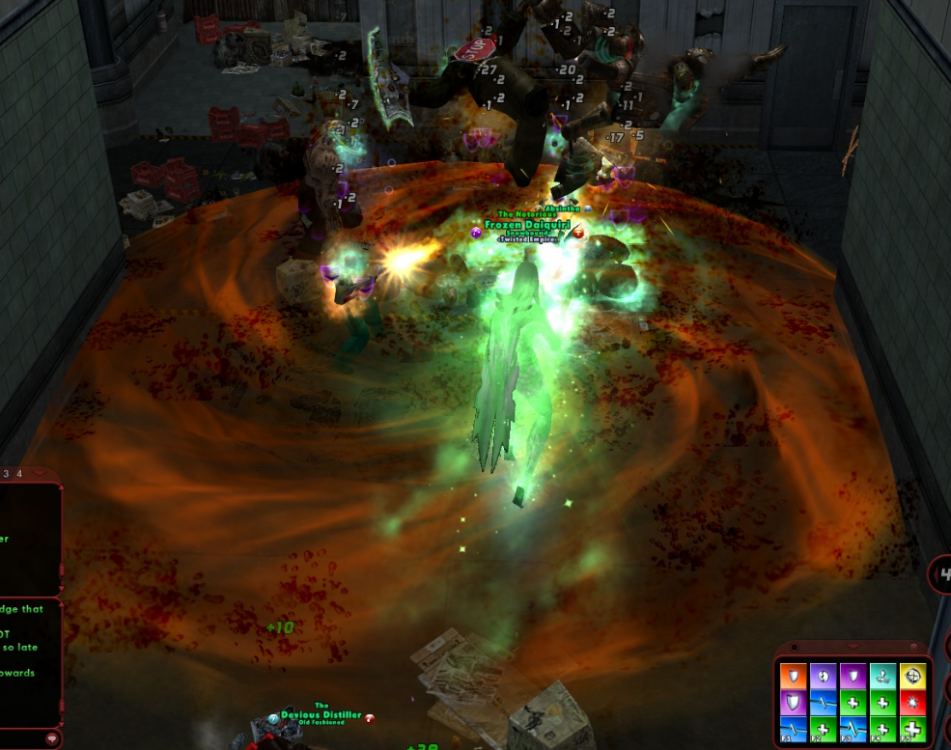Viewport: 951px width, 750px height.
Task: Select the F3 blue heartbeat power
Action: 852,729
